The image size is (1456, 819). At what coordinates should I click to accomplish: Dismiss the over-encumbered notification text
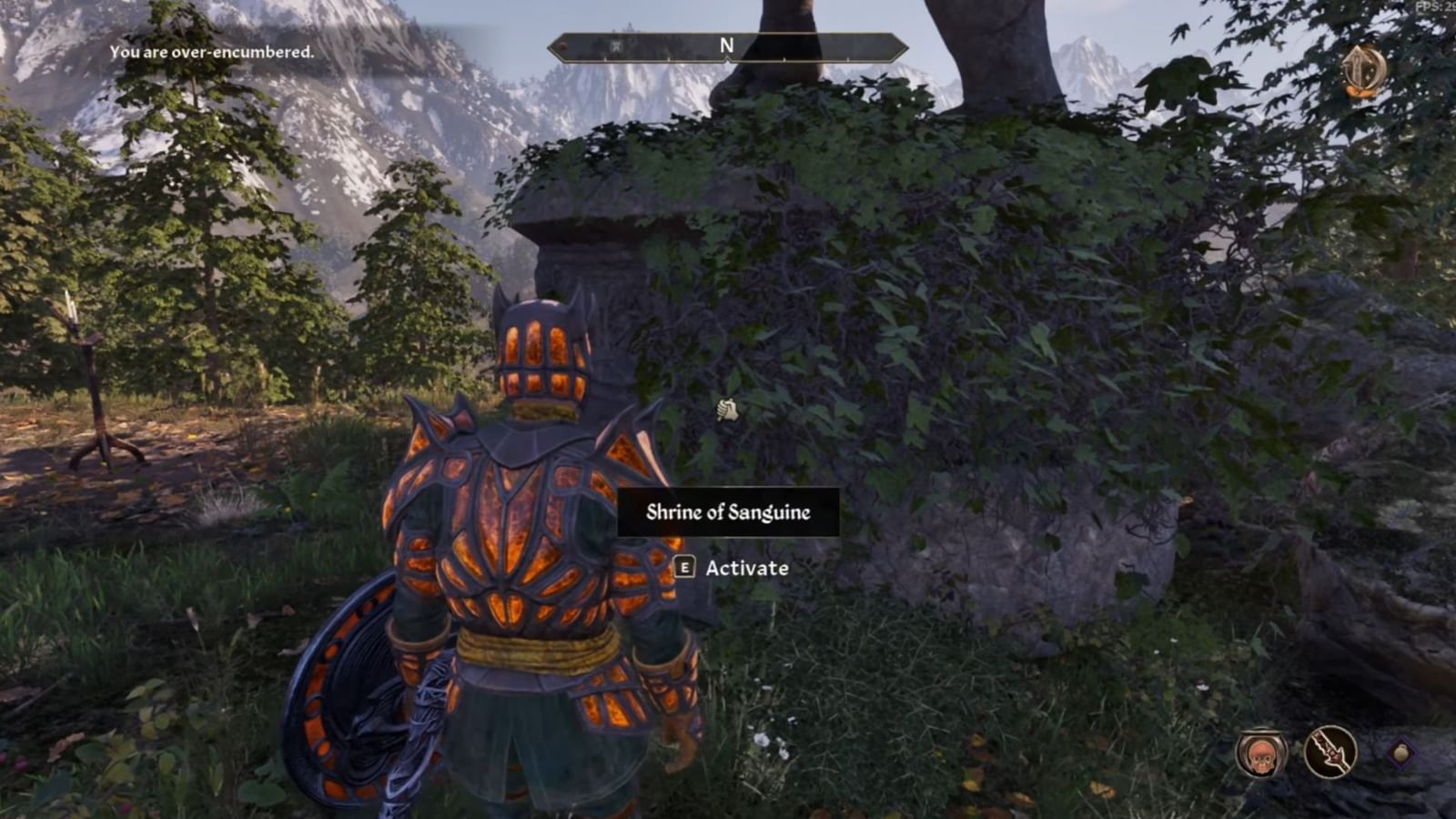click(211, 53)
